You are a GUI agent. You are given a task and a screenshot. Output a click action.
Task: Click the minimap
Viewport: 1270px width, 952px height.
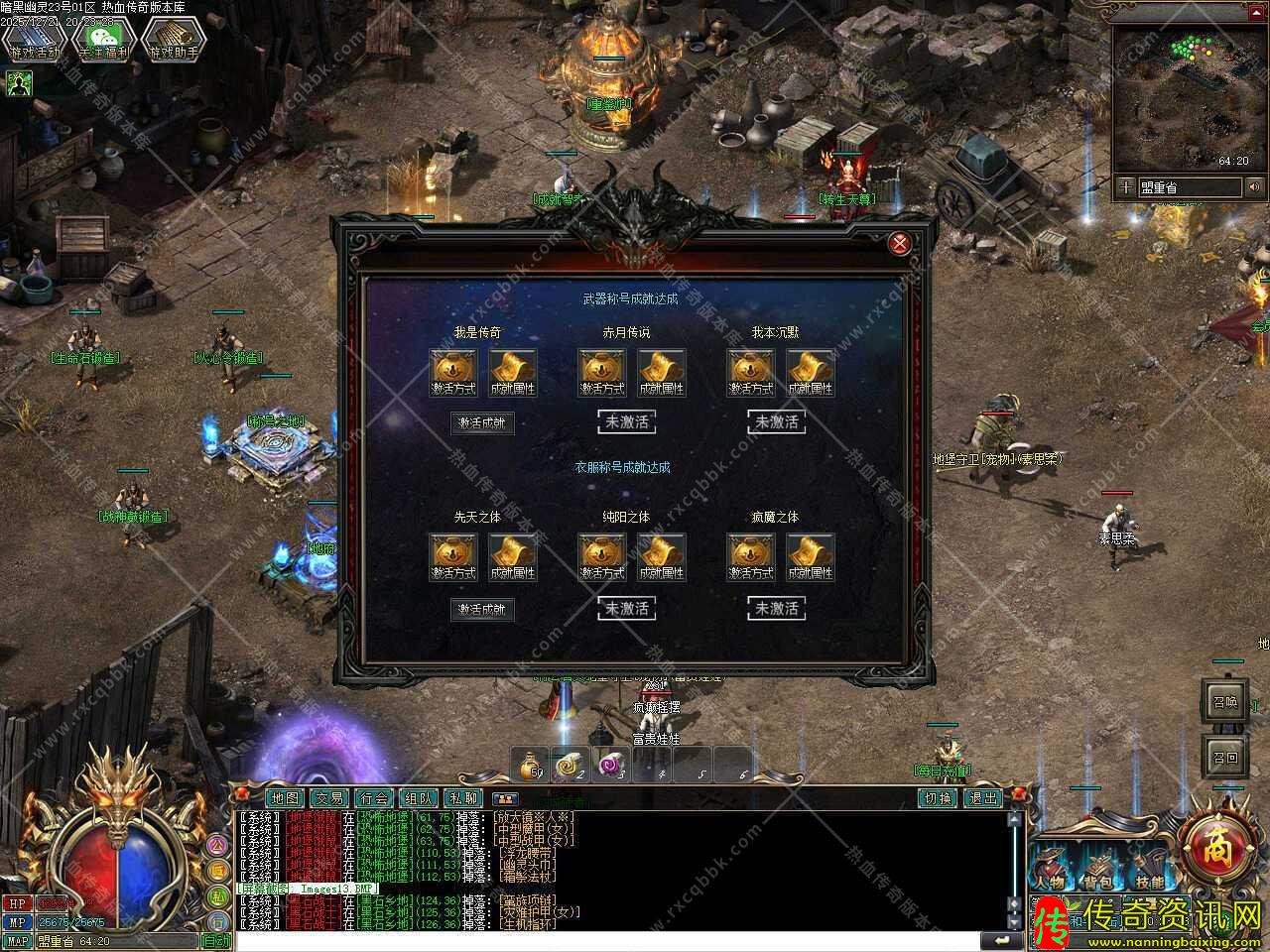[1180, 97]
